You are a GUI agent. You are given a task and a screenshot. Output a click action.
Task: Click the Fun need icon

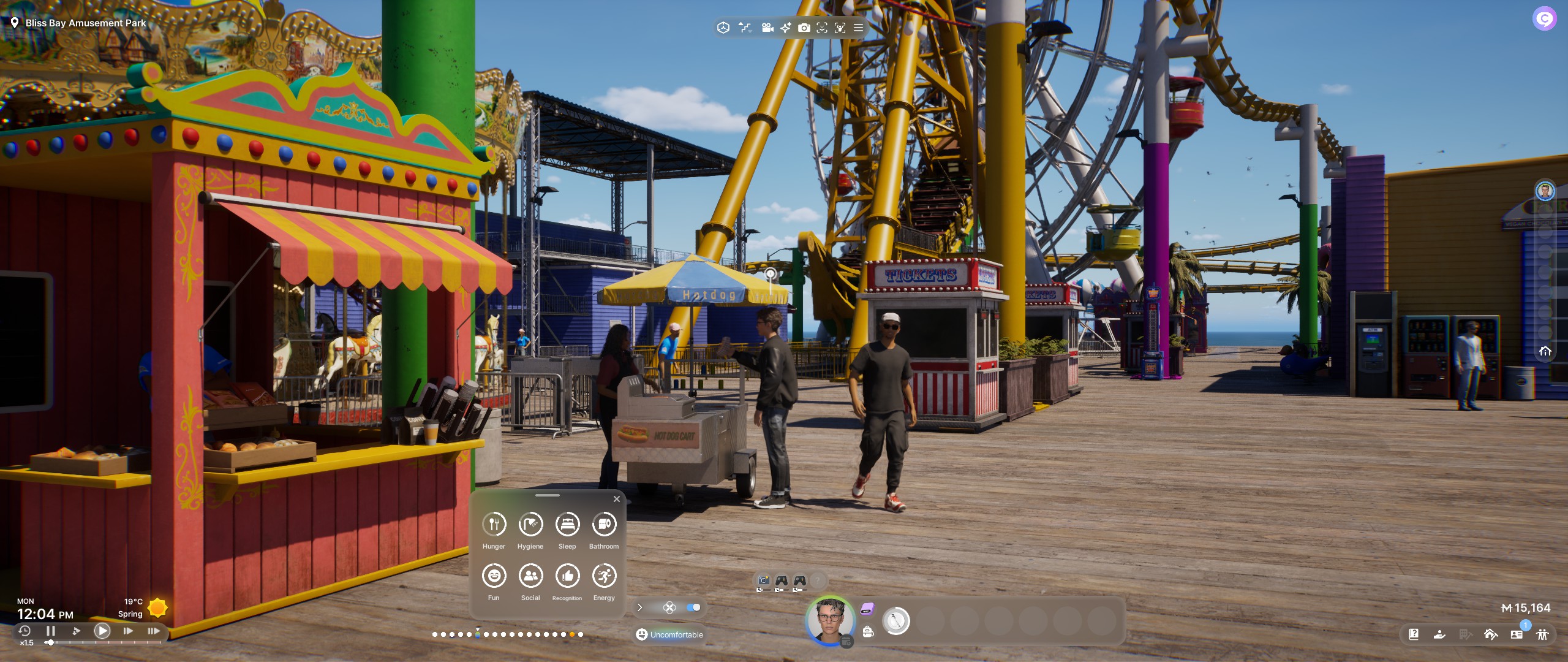[494, 576]
